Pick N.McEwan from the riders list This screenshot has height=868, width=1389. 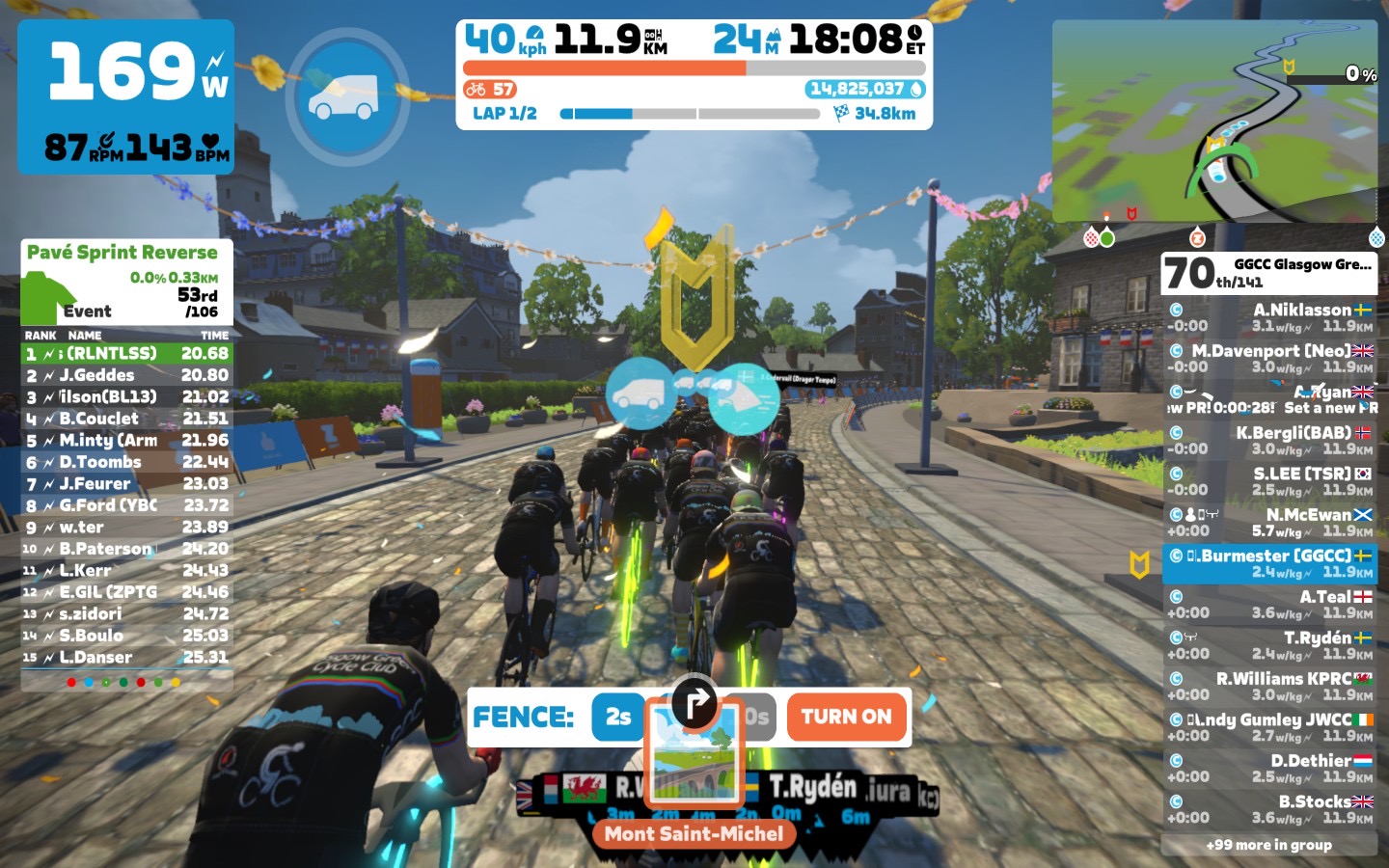[x=1269, y=523]
